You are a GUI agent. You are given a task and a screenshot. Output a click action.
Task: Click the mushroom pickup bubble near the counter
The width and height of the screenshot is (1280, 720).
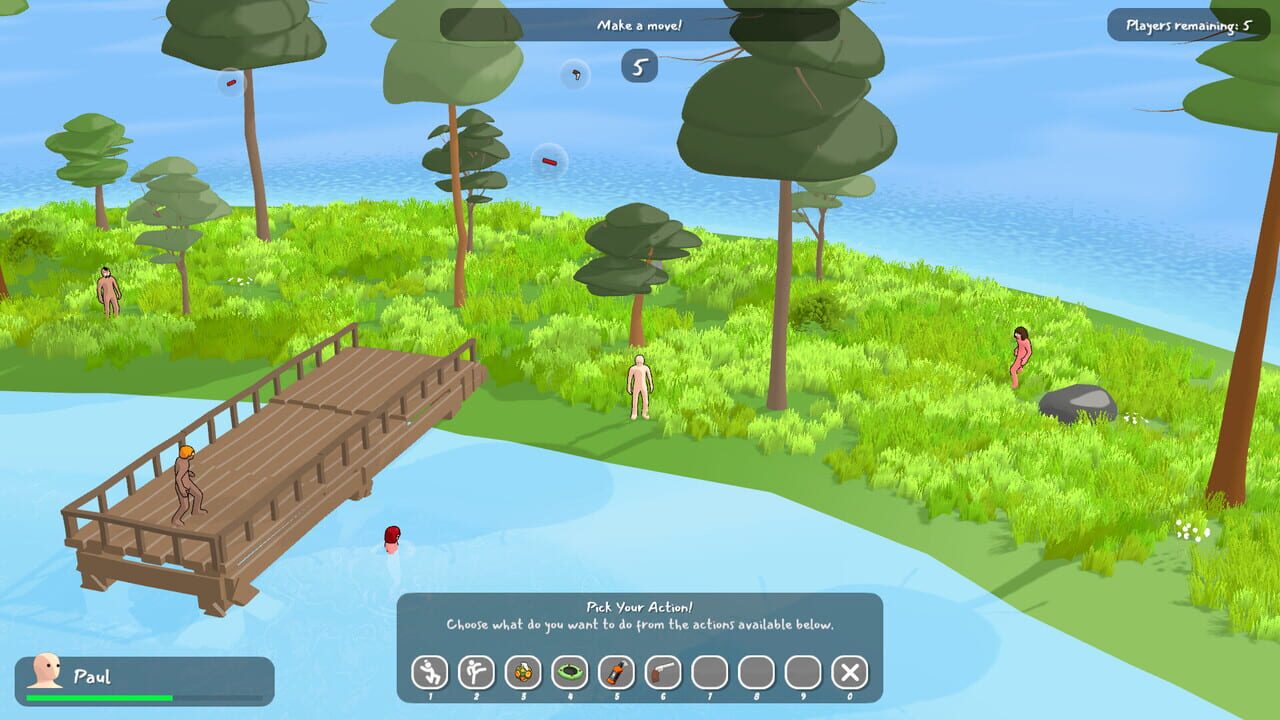[x=573, y=75]
